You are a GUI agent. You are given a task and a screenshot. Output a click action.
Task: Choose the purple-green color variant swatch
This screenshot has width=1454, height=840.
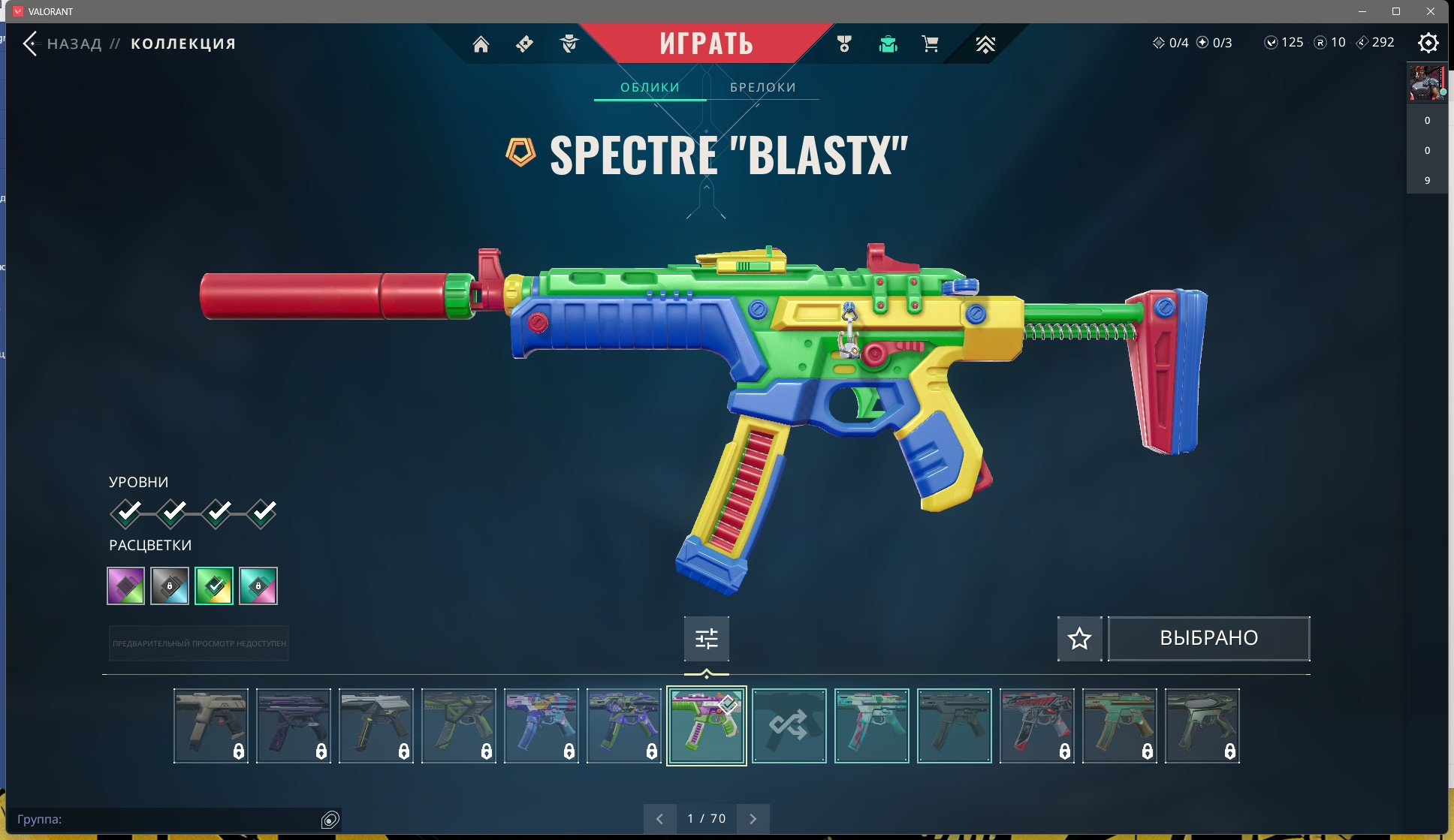pos(126,586)
